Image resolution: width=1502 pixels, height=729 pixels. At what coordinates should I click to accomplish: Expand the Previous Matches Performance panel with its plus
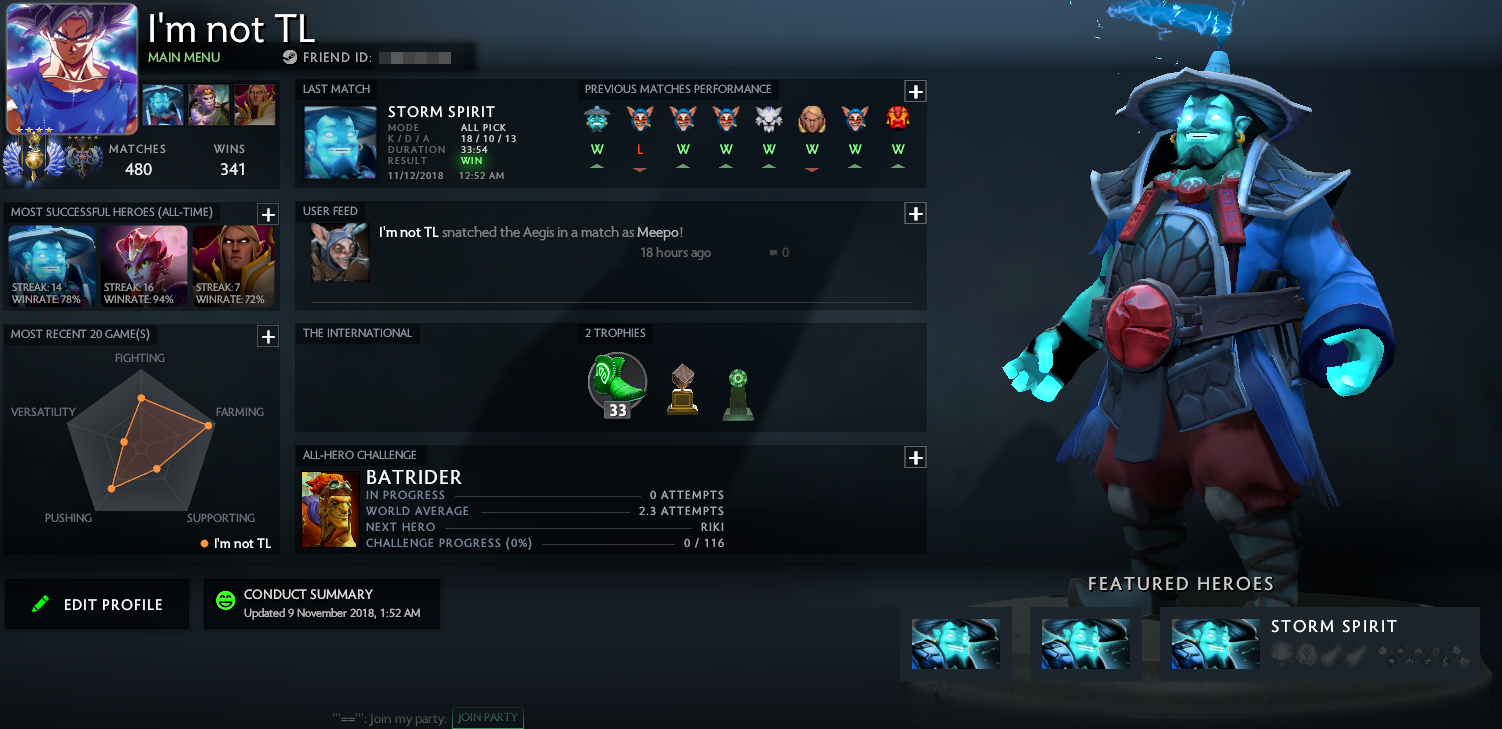[x=915, y=91]
